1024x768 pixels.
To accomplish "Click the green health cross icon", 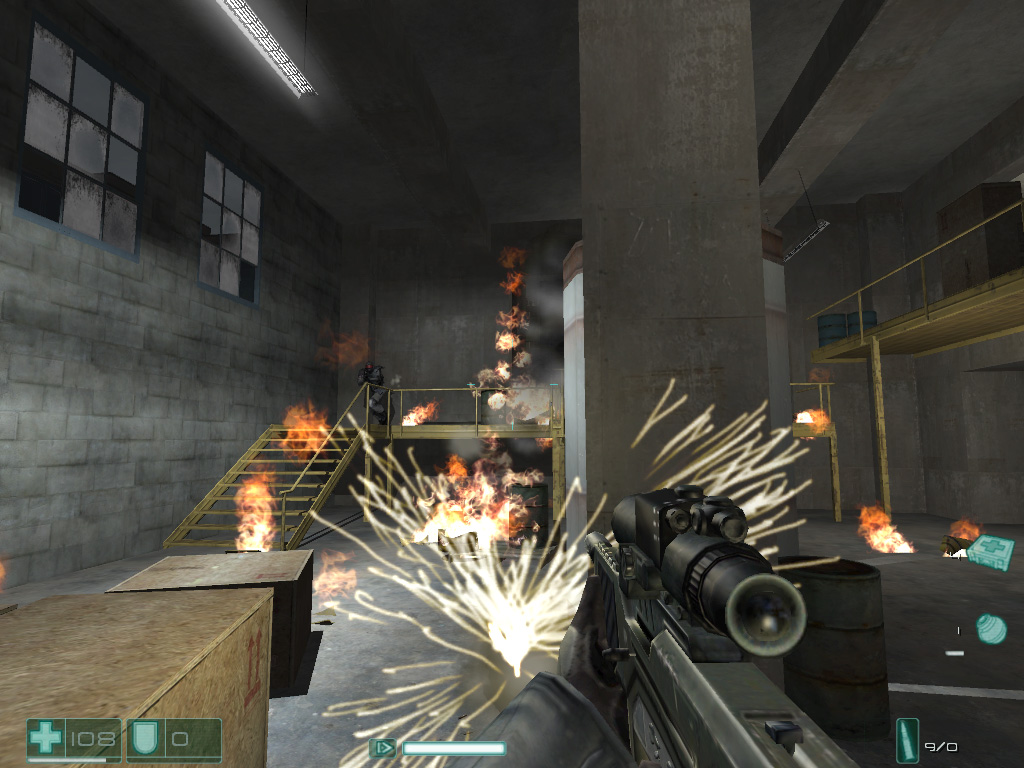I will 46,740.
